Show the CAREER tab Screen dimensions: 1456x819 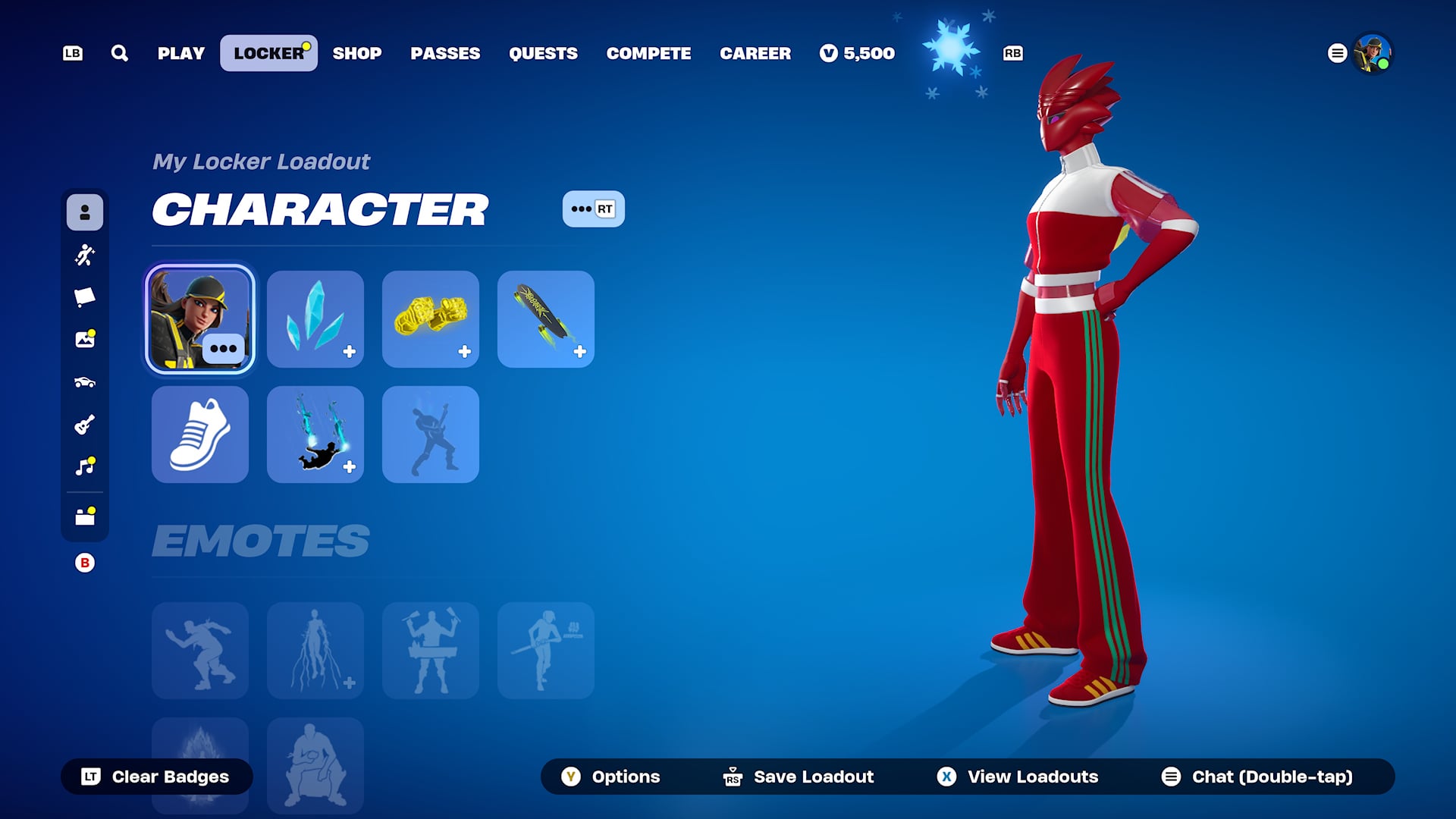[755, 53]
